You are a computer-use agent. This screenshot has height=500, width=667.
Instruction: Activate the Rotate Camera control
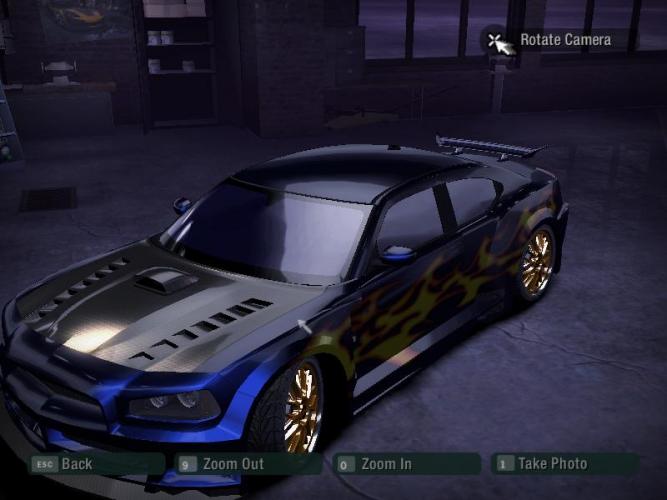click(564, 40)
